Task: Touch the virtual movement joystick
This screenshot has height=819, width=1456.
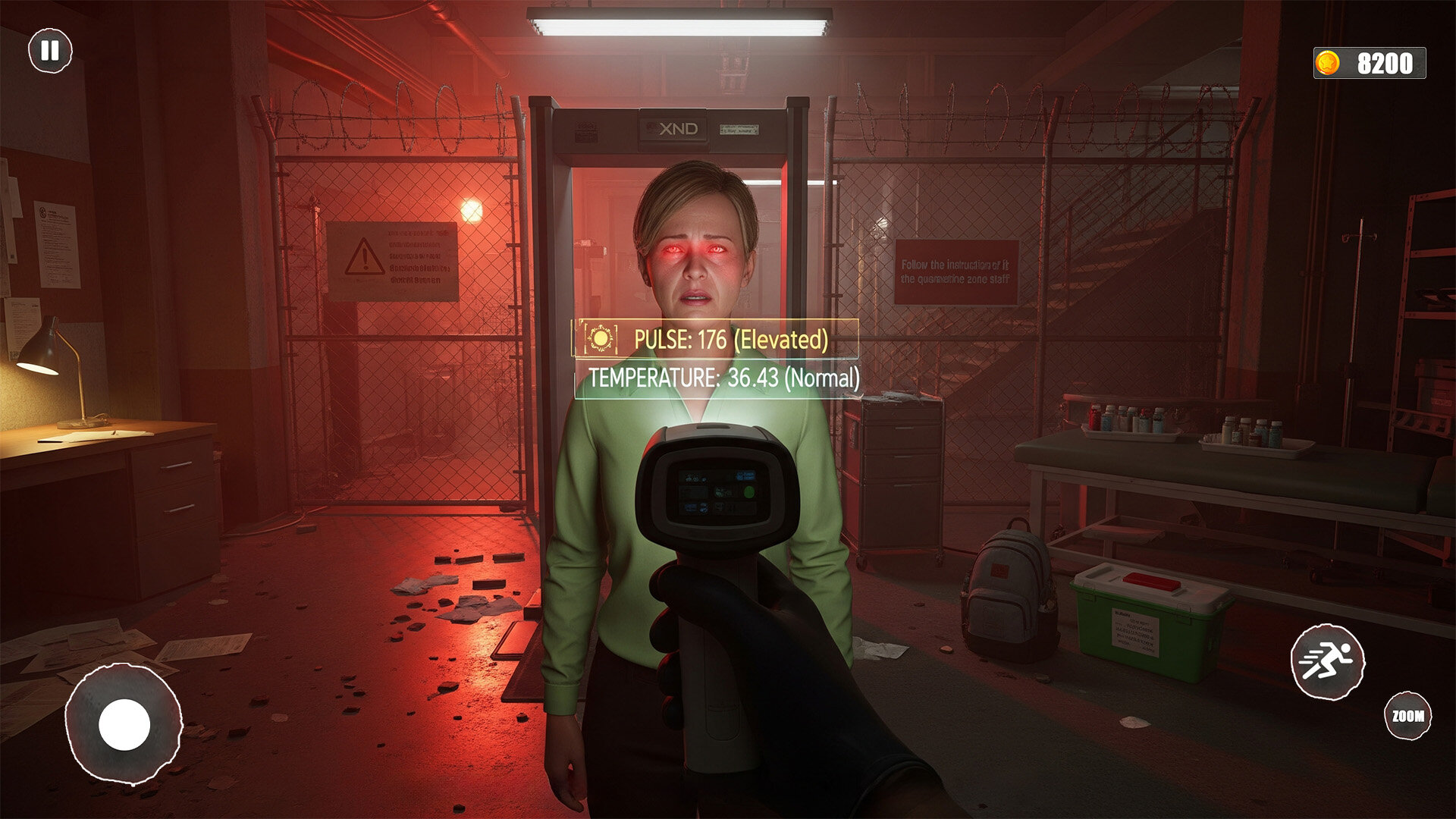Action: (x=124, y=723)
